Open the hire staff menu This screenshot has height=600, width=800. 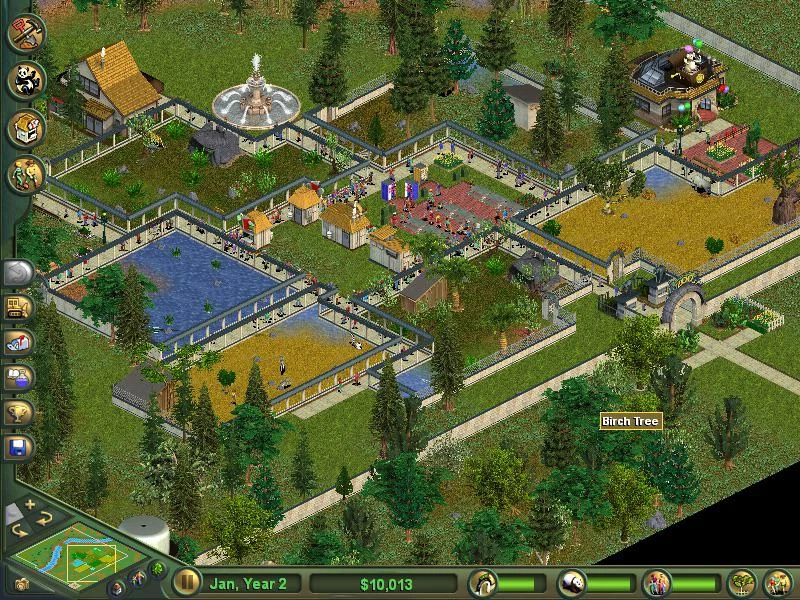(x=26, y=177)
